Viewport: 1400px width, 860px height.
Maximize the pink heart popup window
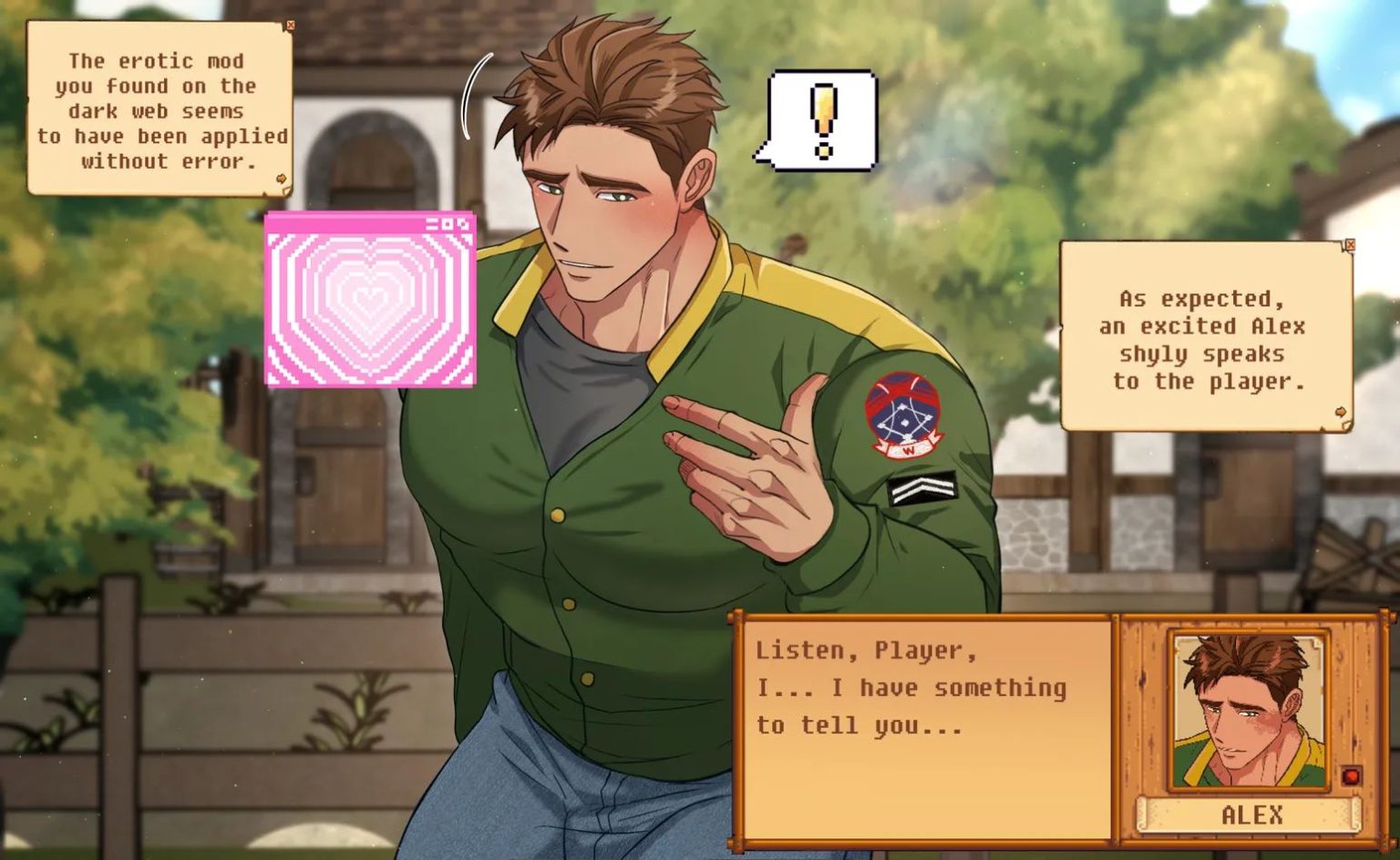[448, 223]
